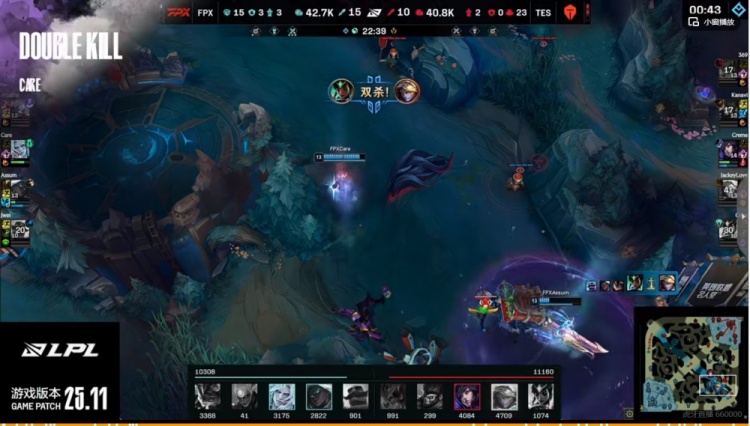Click the TES team logo on scoreboard
This screenshot has width=750, height=426.
click(571, 13)
